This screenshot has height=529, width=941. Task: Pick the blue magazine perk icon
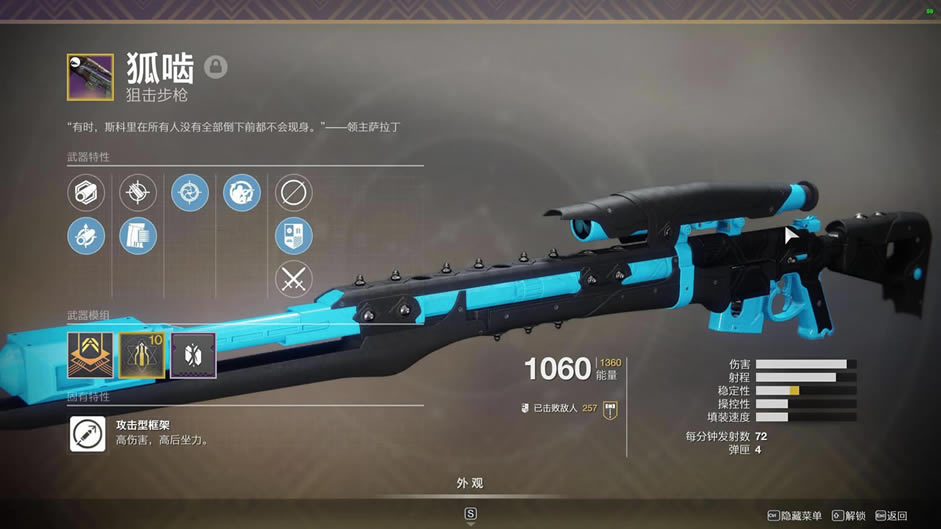click(138, 236)
